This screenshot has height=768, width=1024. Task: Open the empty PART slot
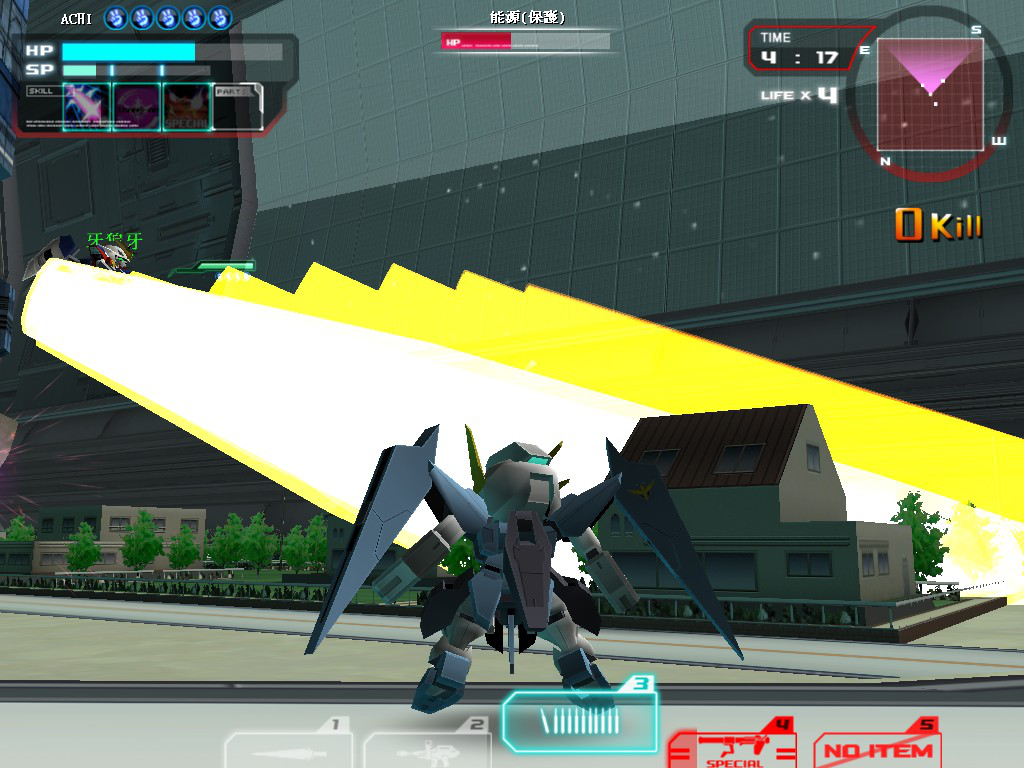(239, 107)
